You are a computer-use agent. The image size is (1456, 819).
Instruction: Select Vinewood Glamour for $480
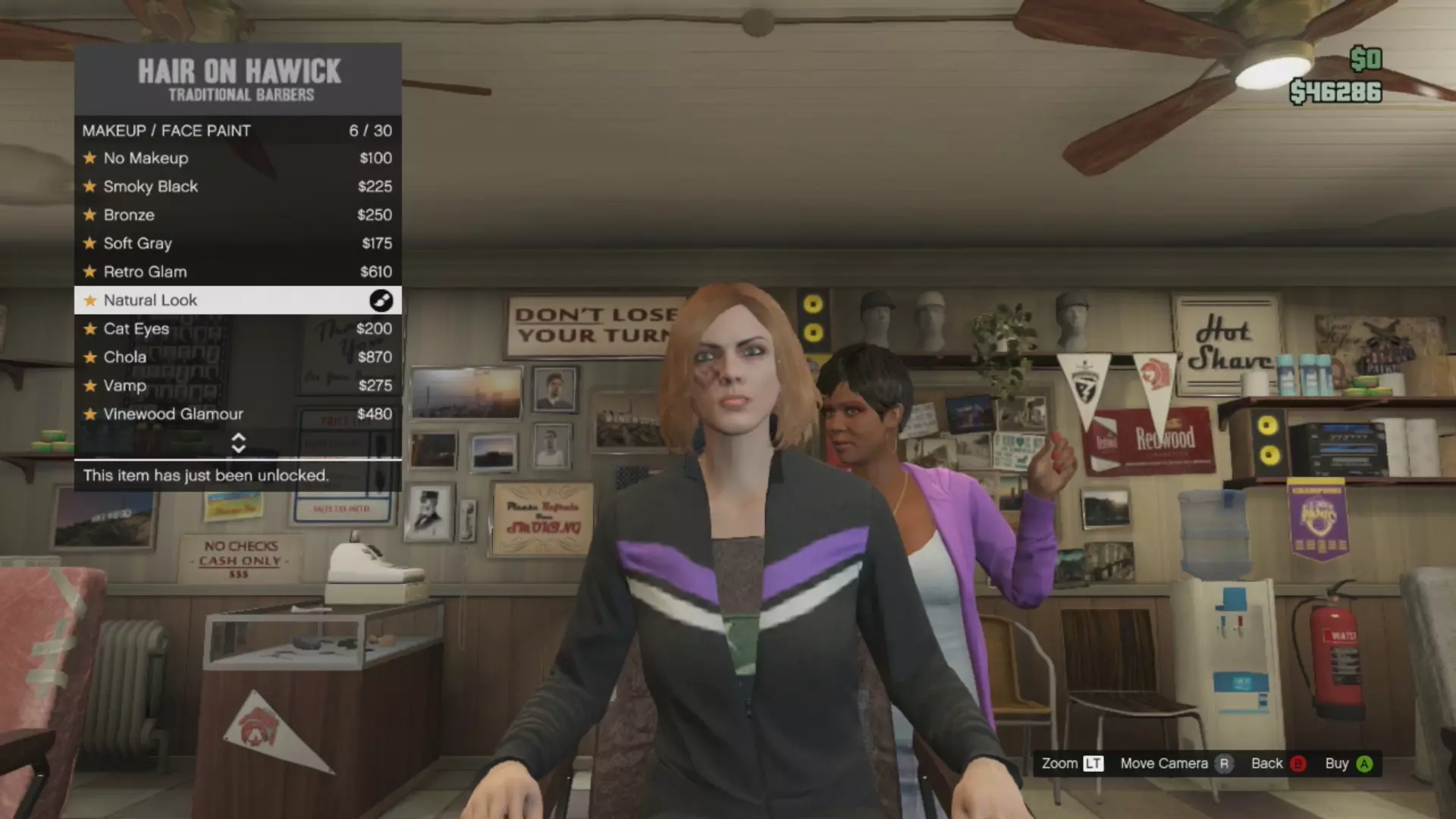(x=237, y=414)
